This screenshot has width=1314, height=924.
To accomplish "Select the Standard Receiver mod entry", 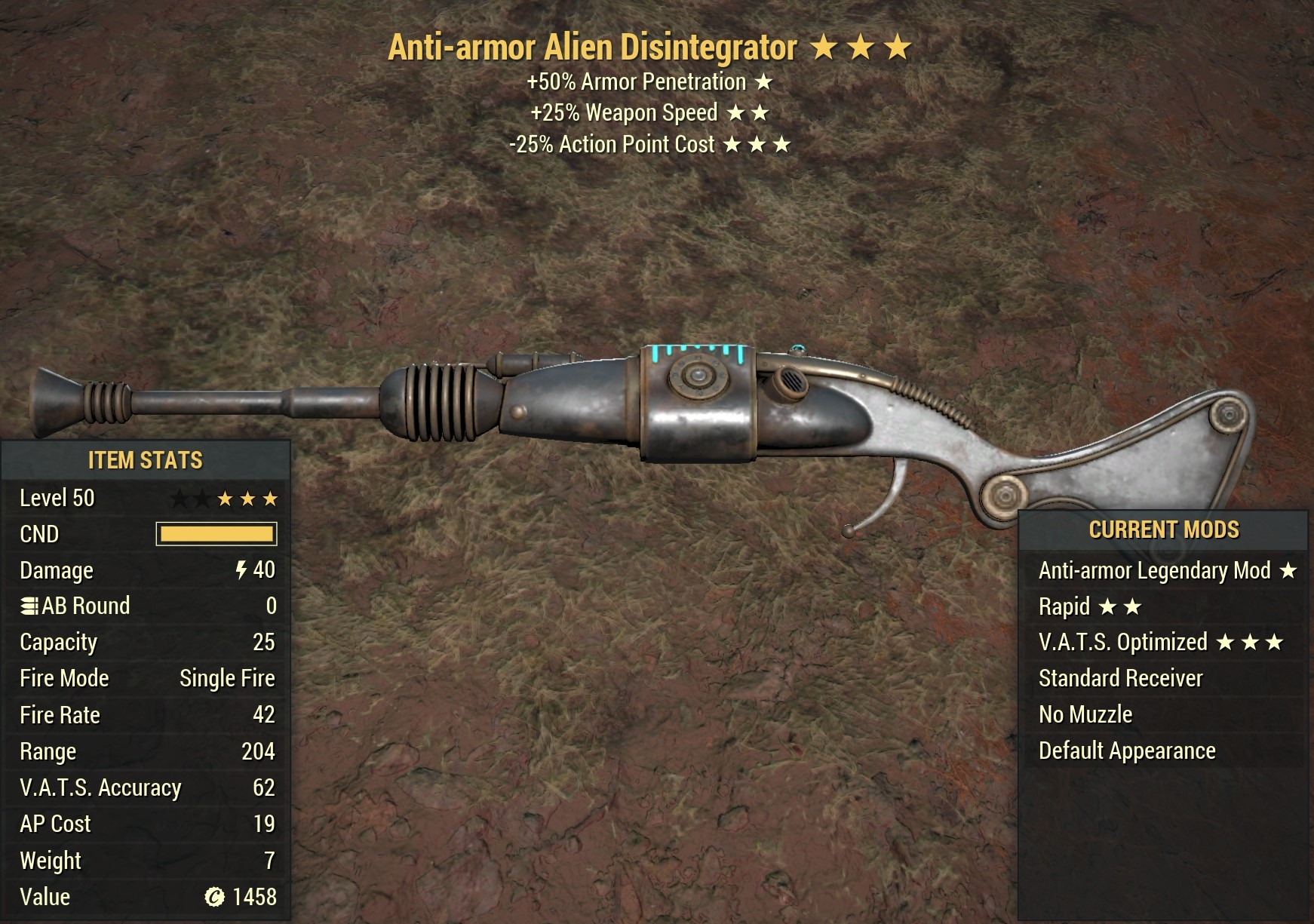I will (1119, 678).
